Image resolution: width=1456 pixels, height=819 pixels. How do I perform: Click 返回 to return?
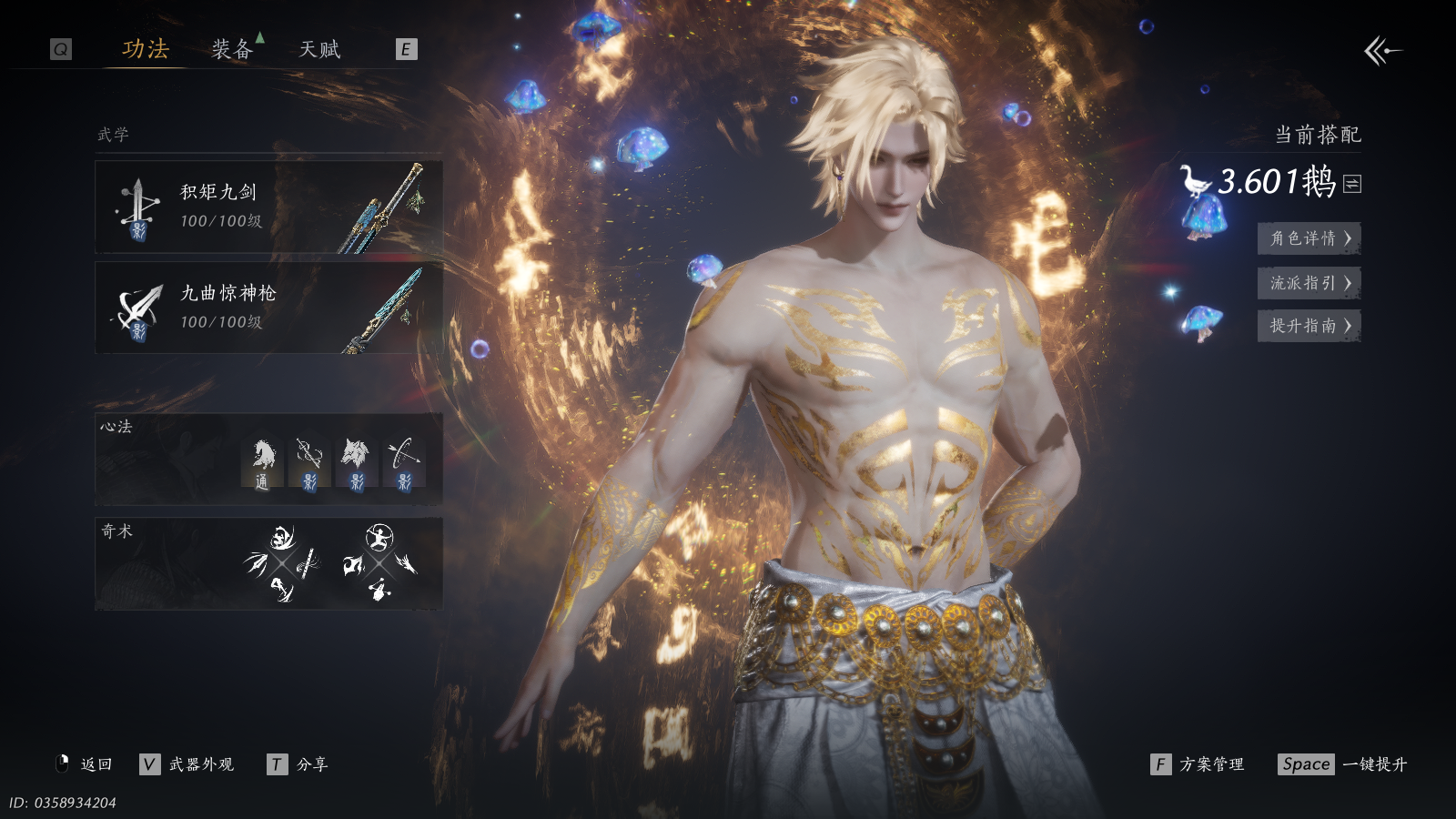(86, 764)
